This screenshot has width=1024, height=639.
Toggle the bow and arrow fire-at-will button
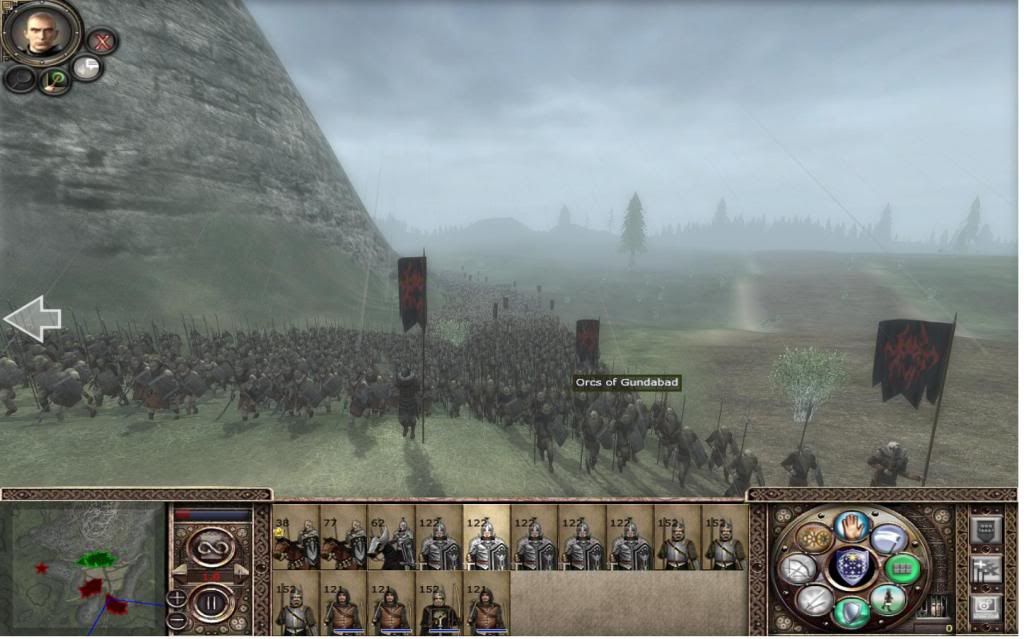point(797,569)
